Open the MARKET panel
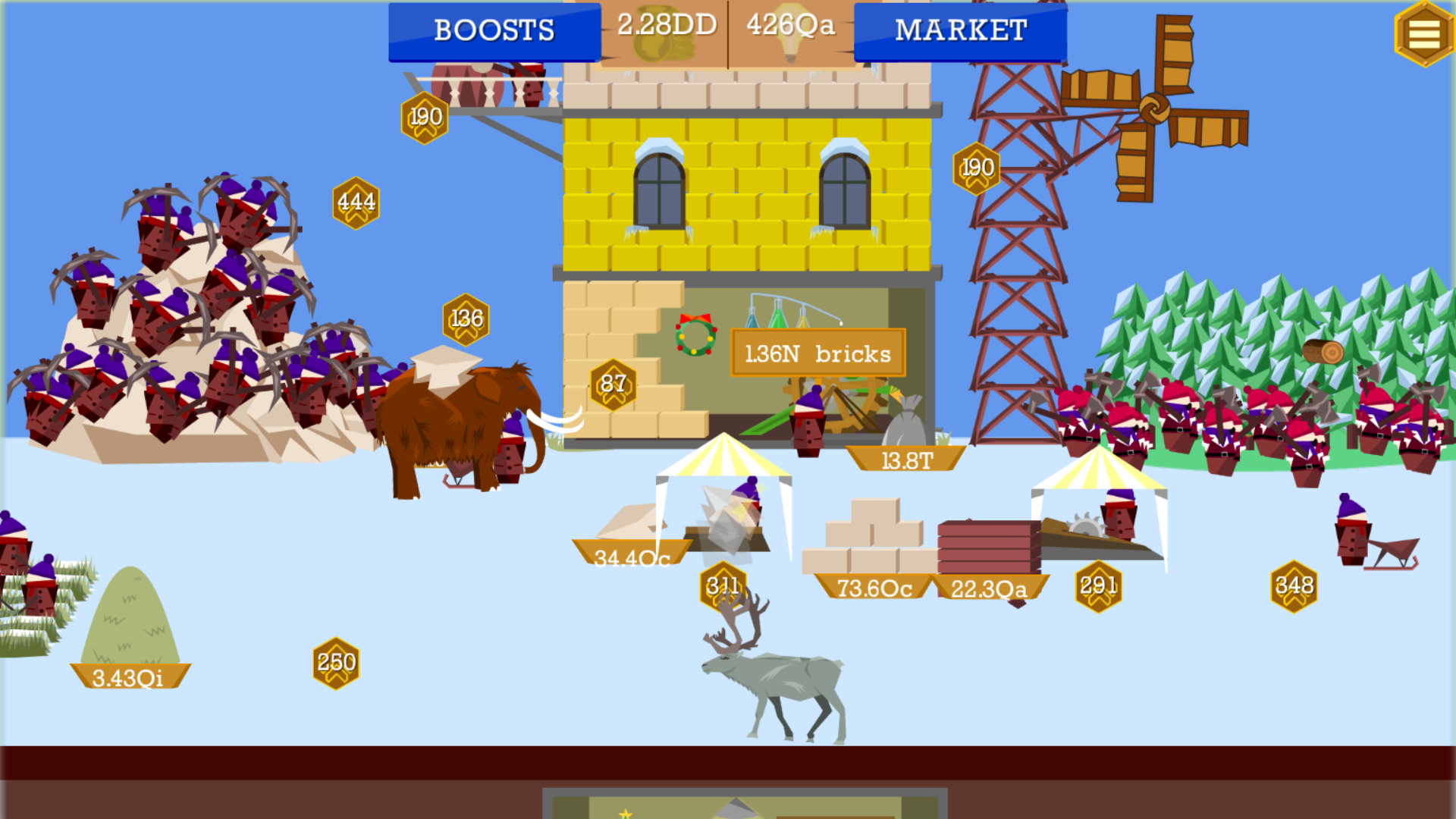Viewport: 1456px width, 819px height. coord(960,31)
